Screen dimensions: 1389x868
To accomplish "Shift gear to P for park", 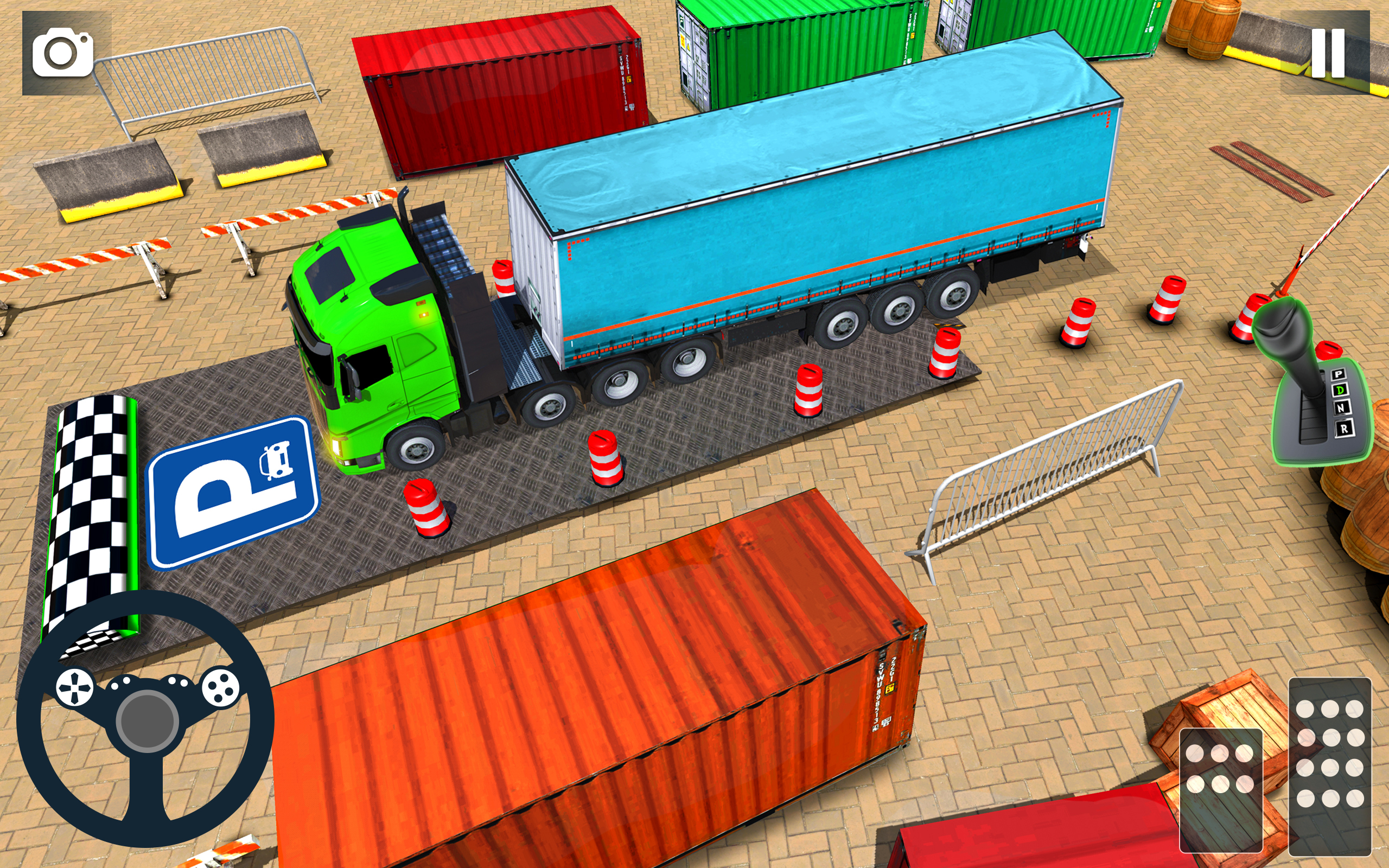I will pyautogui.click(x=1339, y=374).
